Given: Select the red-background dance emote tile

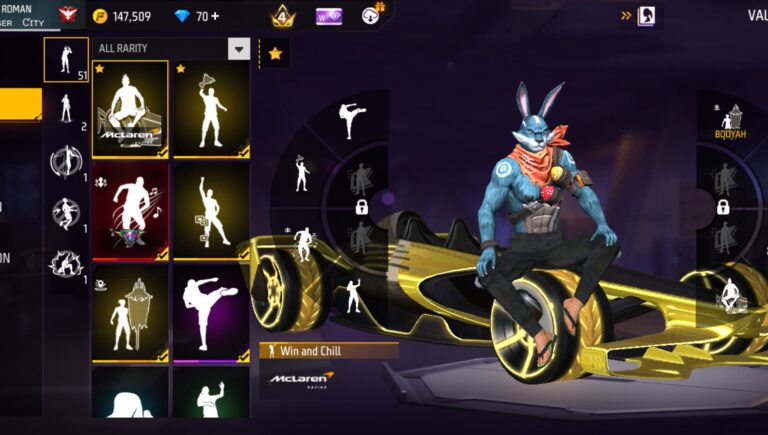Looking at the screenshot, I should (130, 211).
